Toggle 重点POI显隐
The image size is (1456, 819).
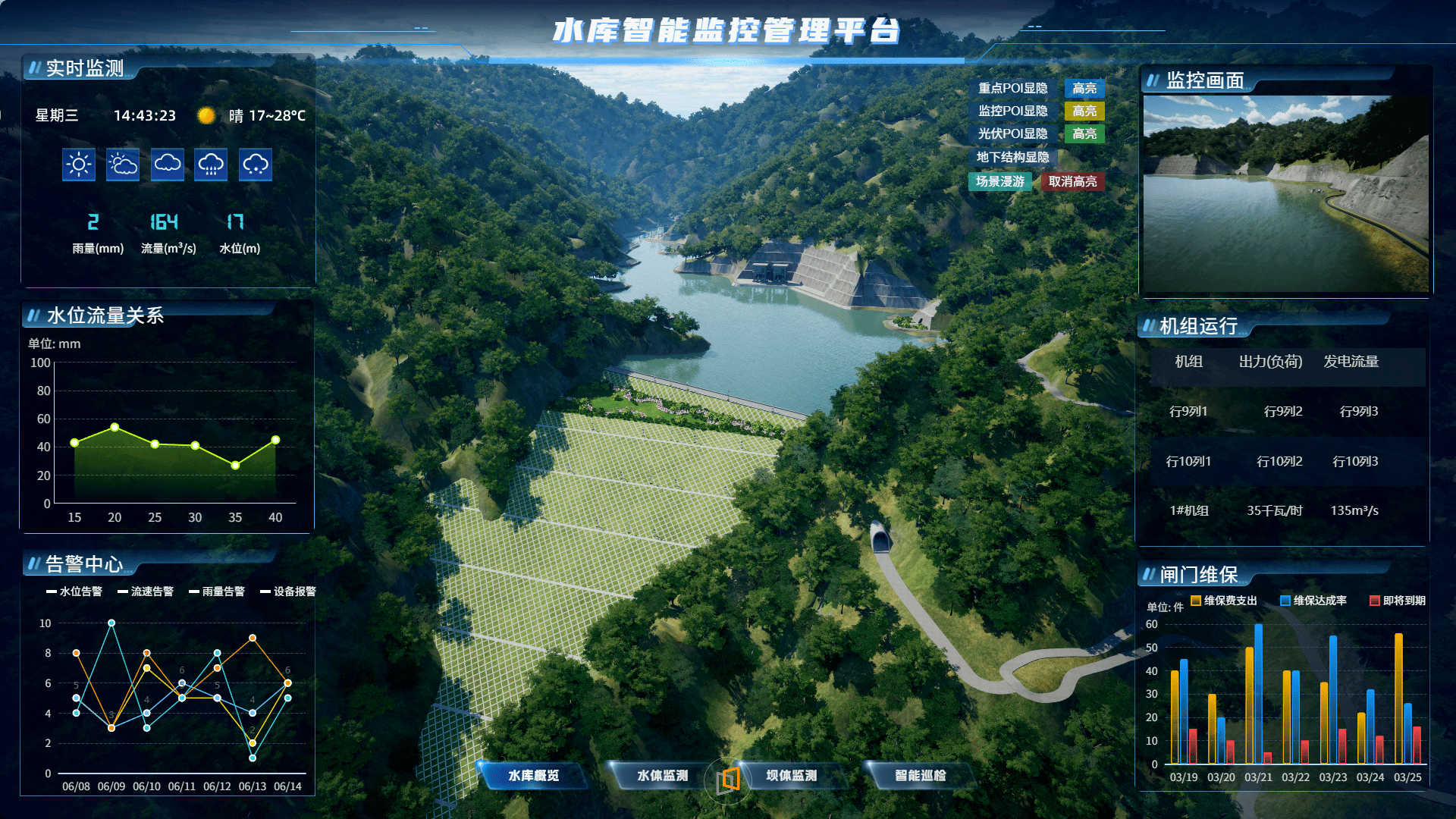click(x=1012, y=89)
